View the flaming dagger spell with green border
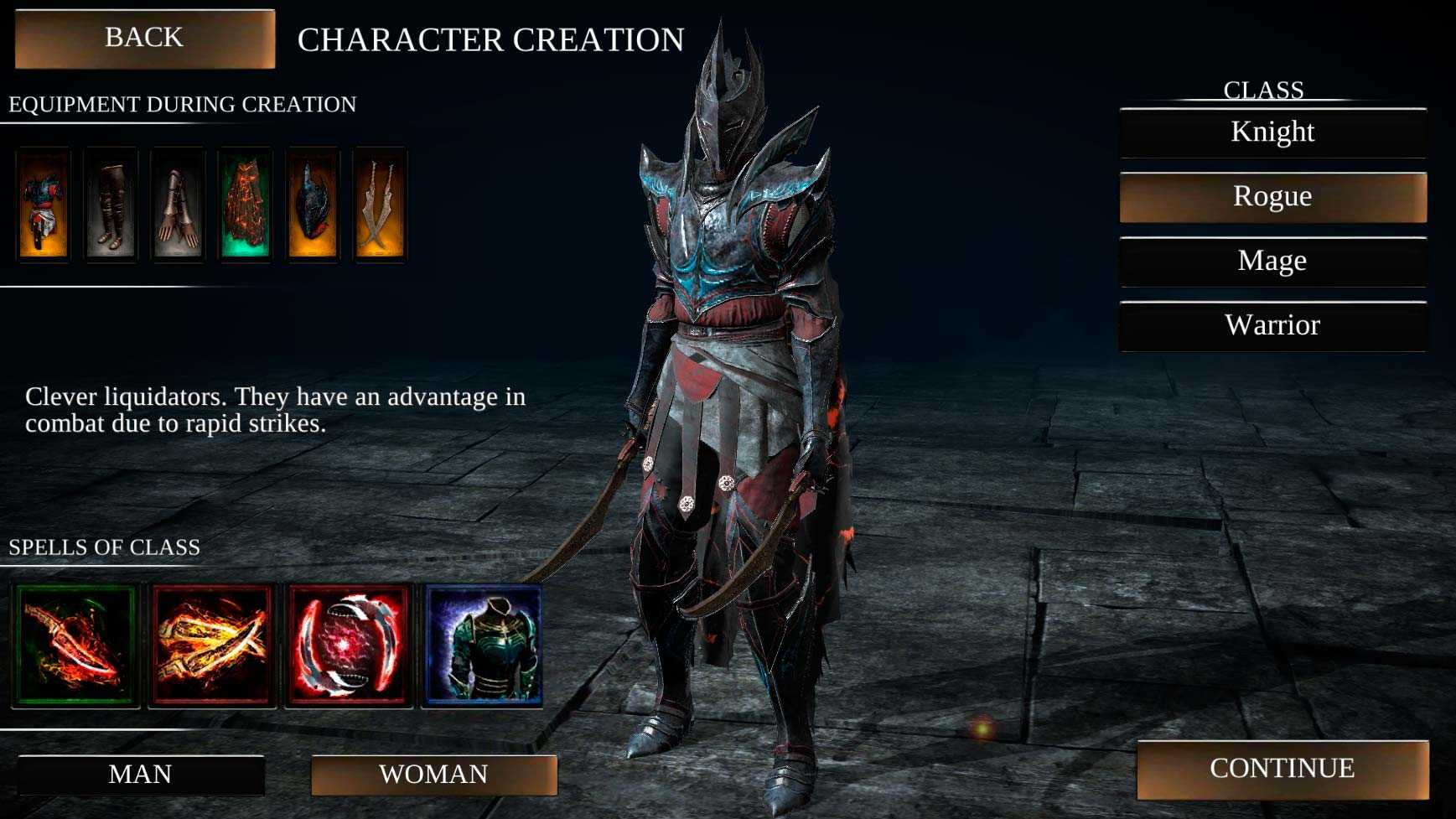Screen dimensions: 1456x819 pos(75,645)
